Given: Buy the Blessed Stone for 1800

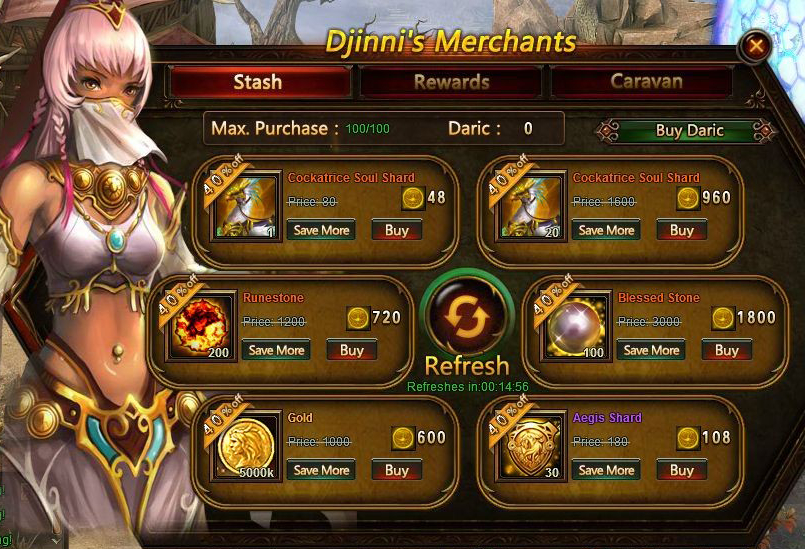Looking at the screenshot, I should click(x=727, y=350).
